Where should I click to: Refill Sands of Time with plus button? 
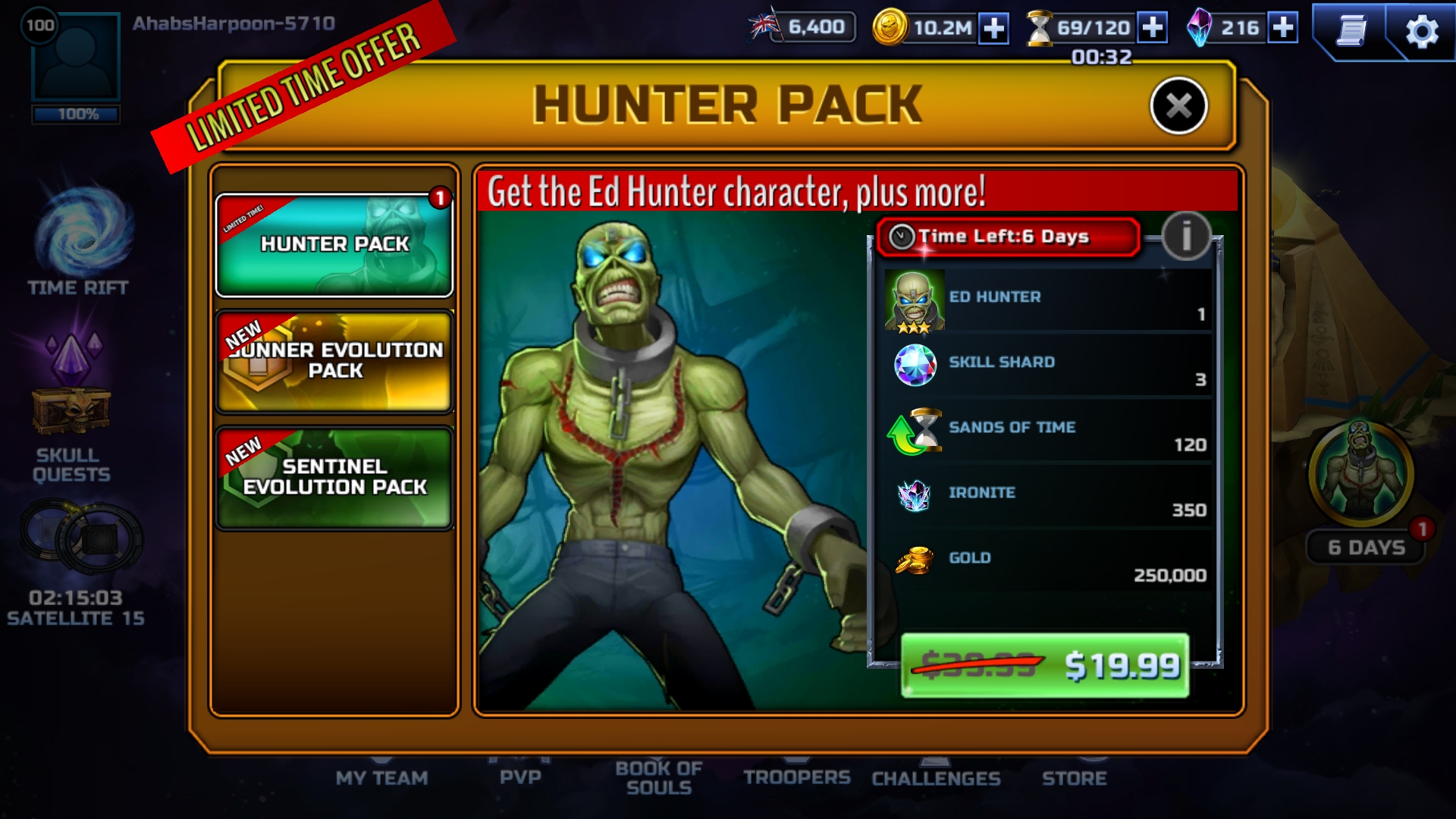pos(1152,28)
